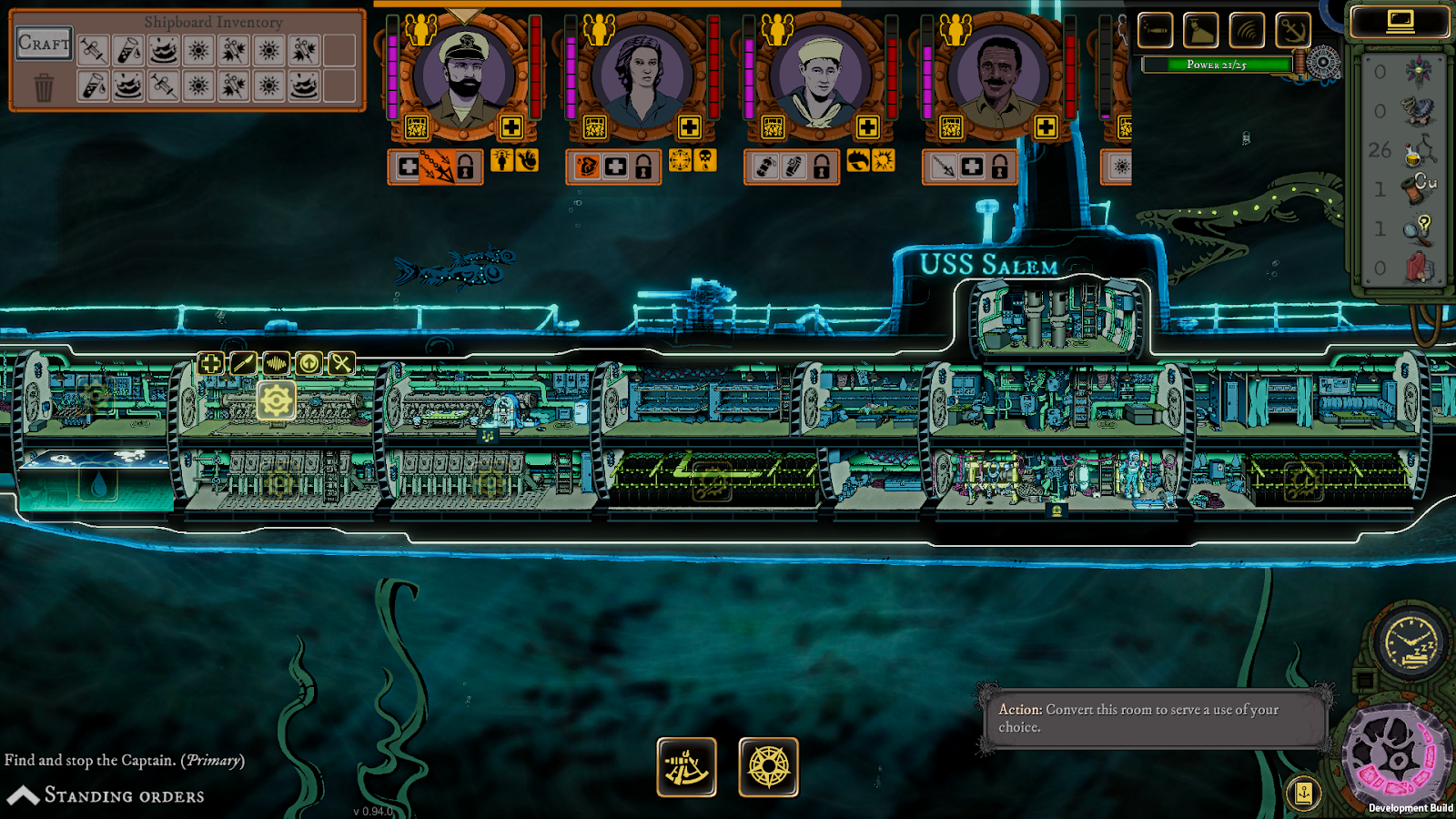Pick the up-arrow room conversion option
1456x819 pixels.
(308, 364)
